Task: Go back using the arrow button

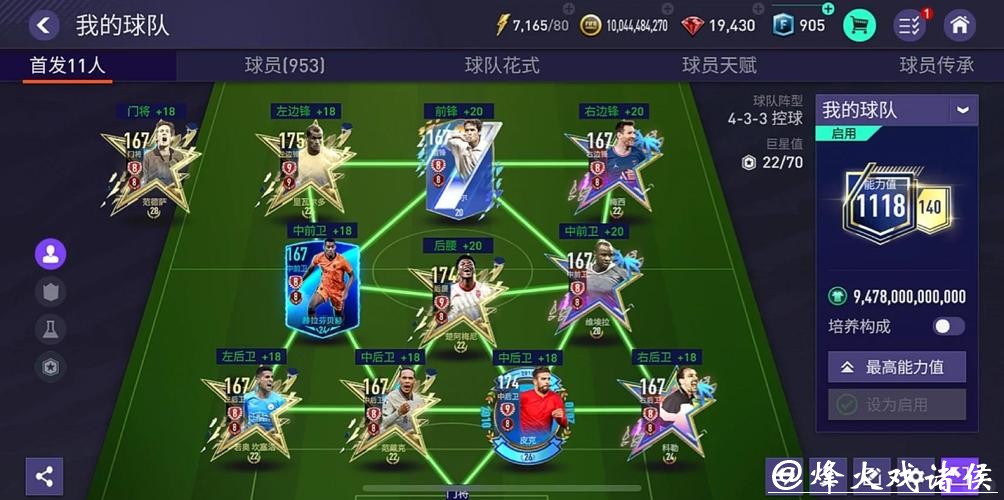Action: (43, 25)
